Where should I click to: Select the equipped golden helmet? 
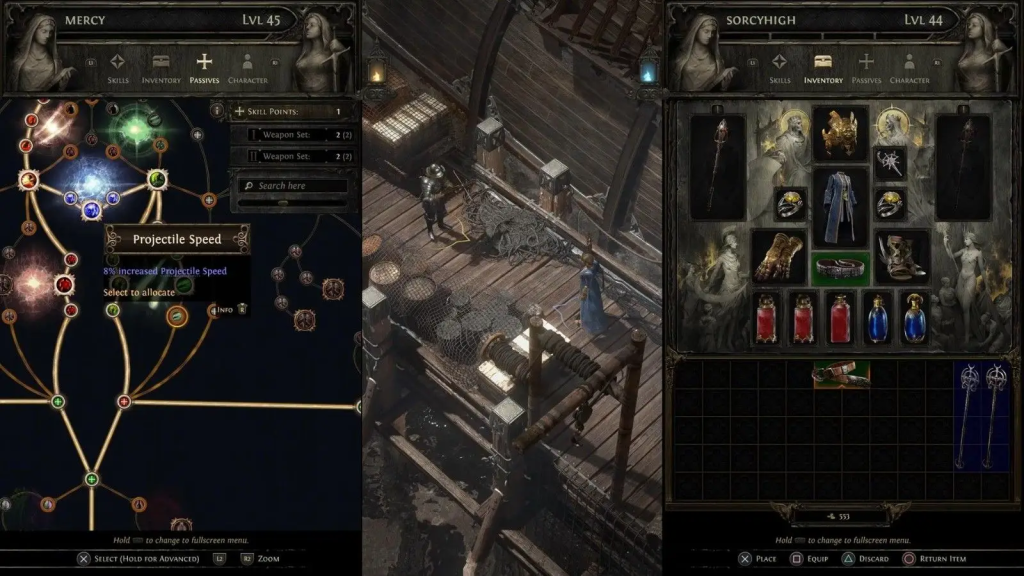(839, 134)
